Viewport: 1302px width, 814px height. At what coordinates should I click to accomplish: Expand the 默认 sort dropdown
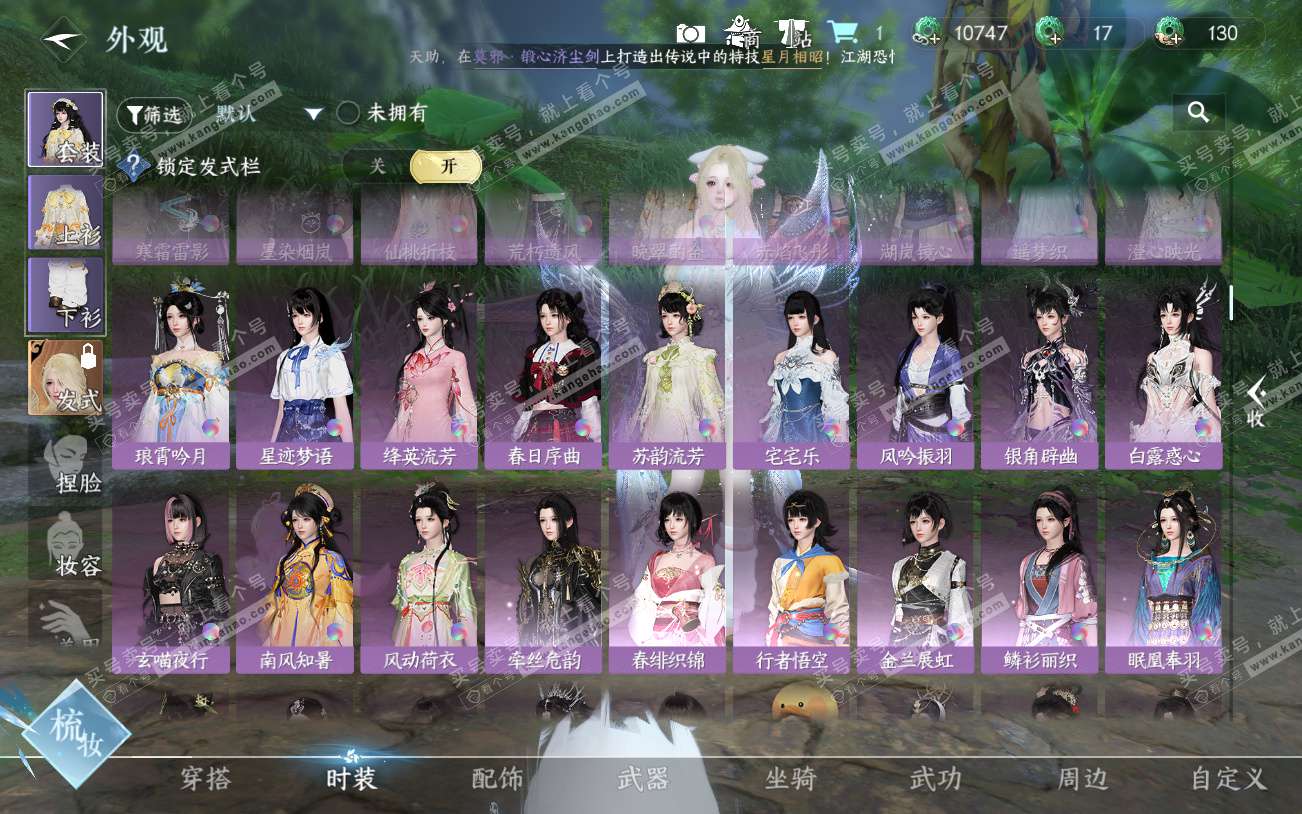coord(313,114)
